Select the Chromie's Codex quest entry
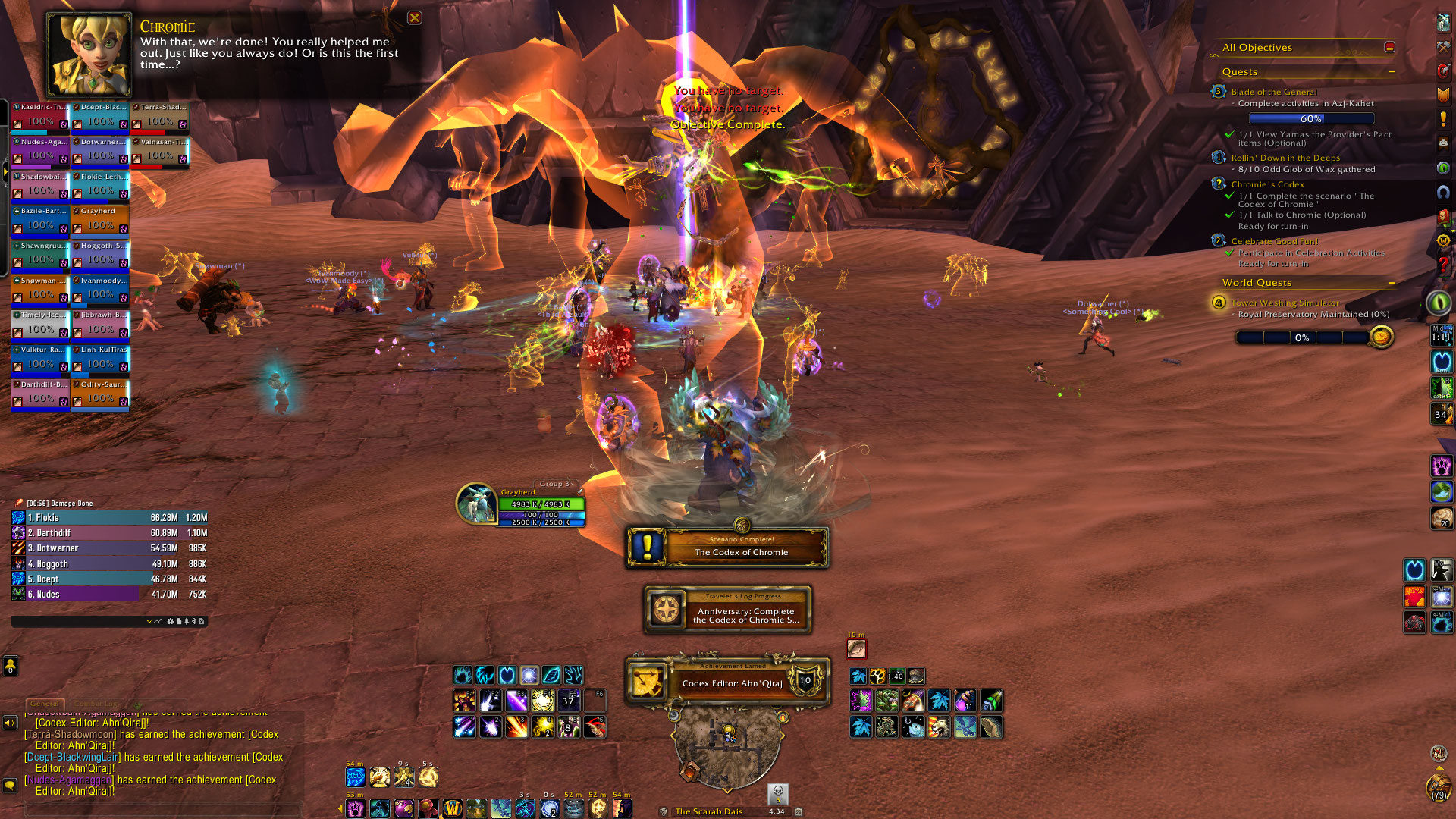The height and width of the screenshot is (819, 1456). [1267, 184]
